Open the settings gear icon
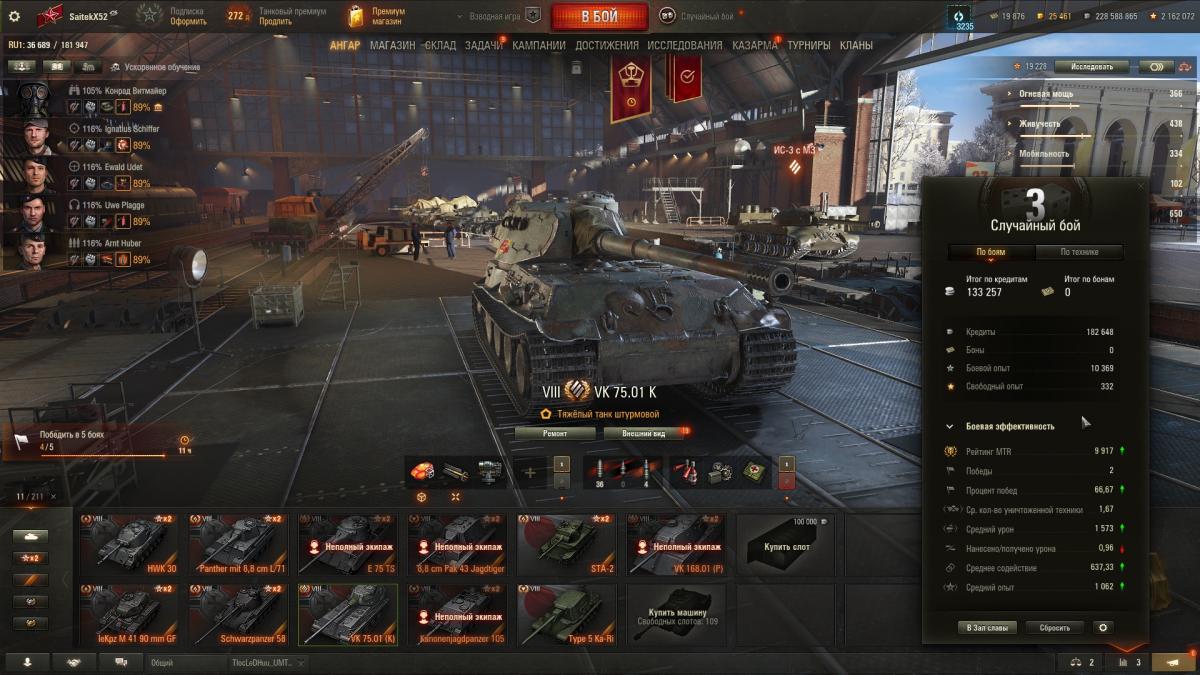Viewport: 1200px width, 675px height. [x=14, y=16]
